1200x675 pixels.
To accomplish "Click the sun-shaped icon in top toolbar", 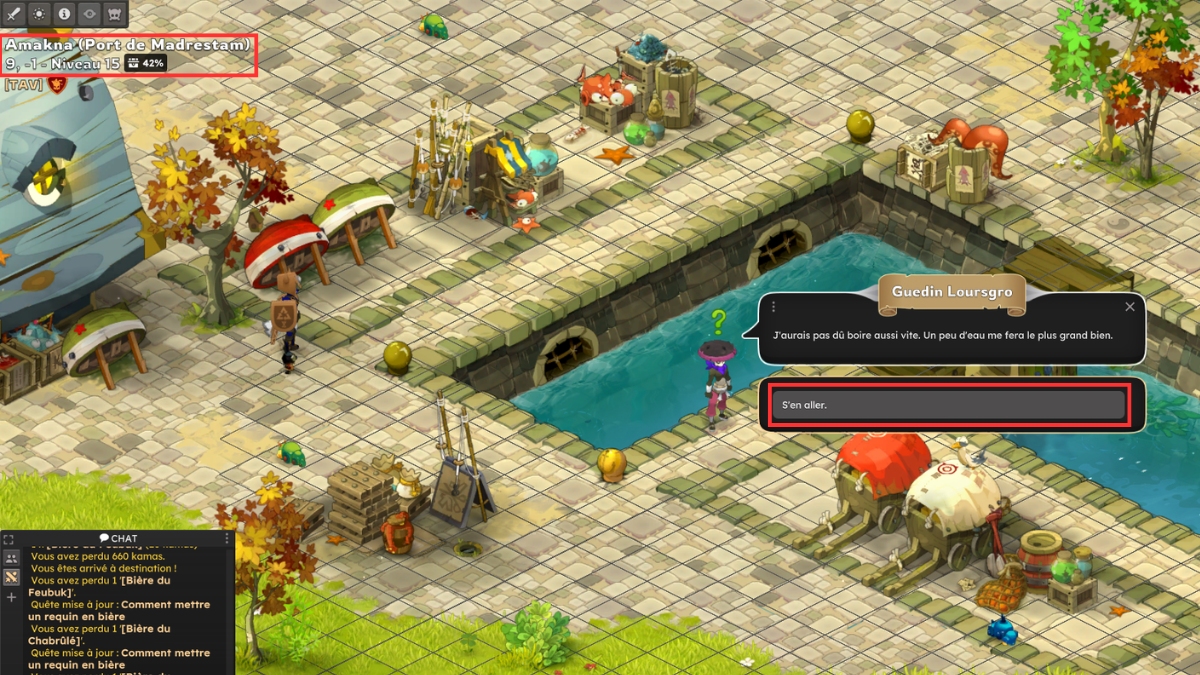I will click(39, 14).
